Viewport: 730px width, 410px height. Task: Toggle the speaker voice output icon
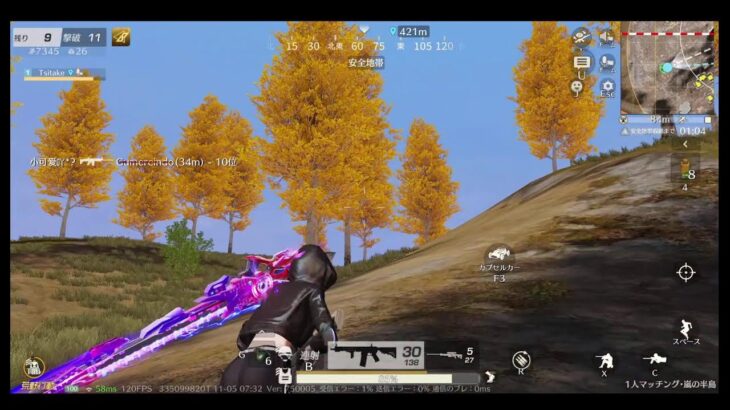click(607, 38)
